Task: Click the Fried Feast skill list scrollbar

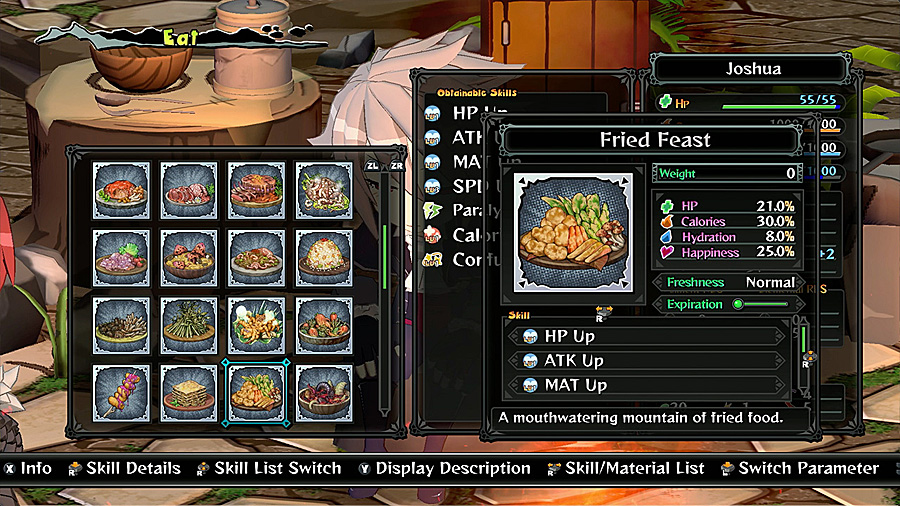Action: (801, 340)
